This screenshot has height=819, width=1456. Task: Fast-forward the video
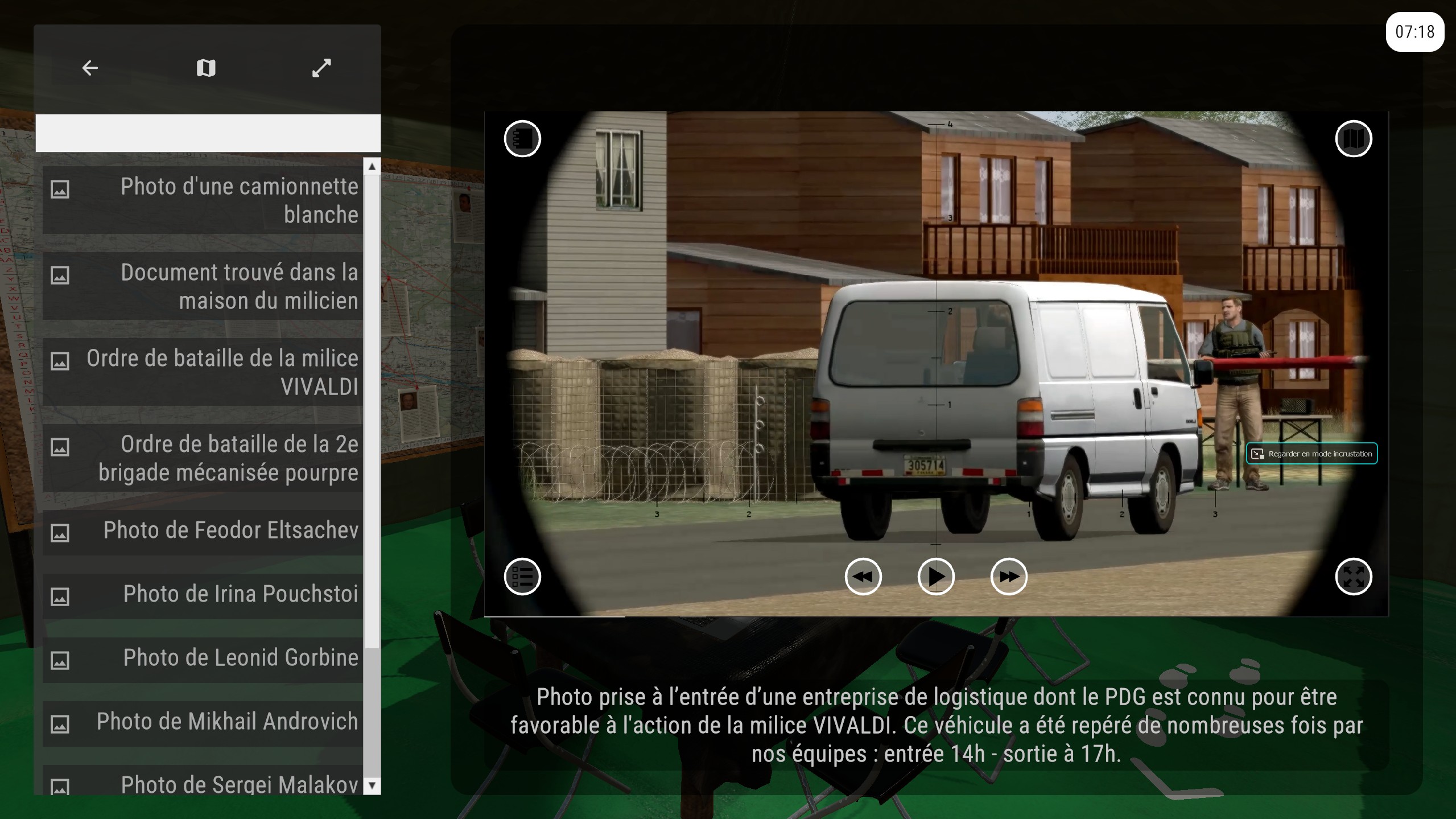1009,577
